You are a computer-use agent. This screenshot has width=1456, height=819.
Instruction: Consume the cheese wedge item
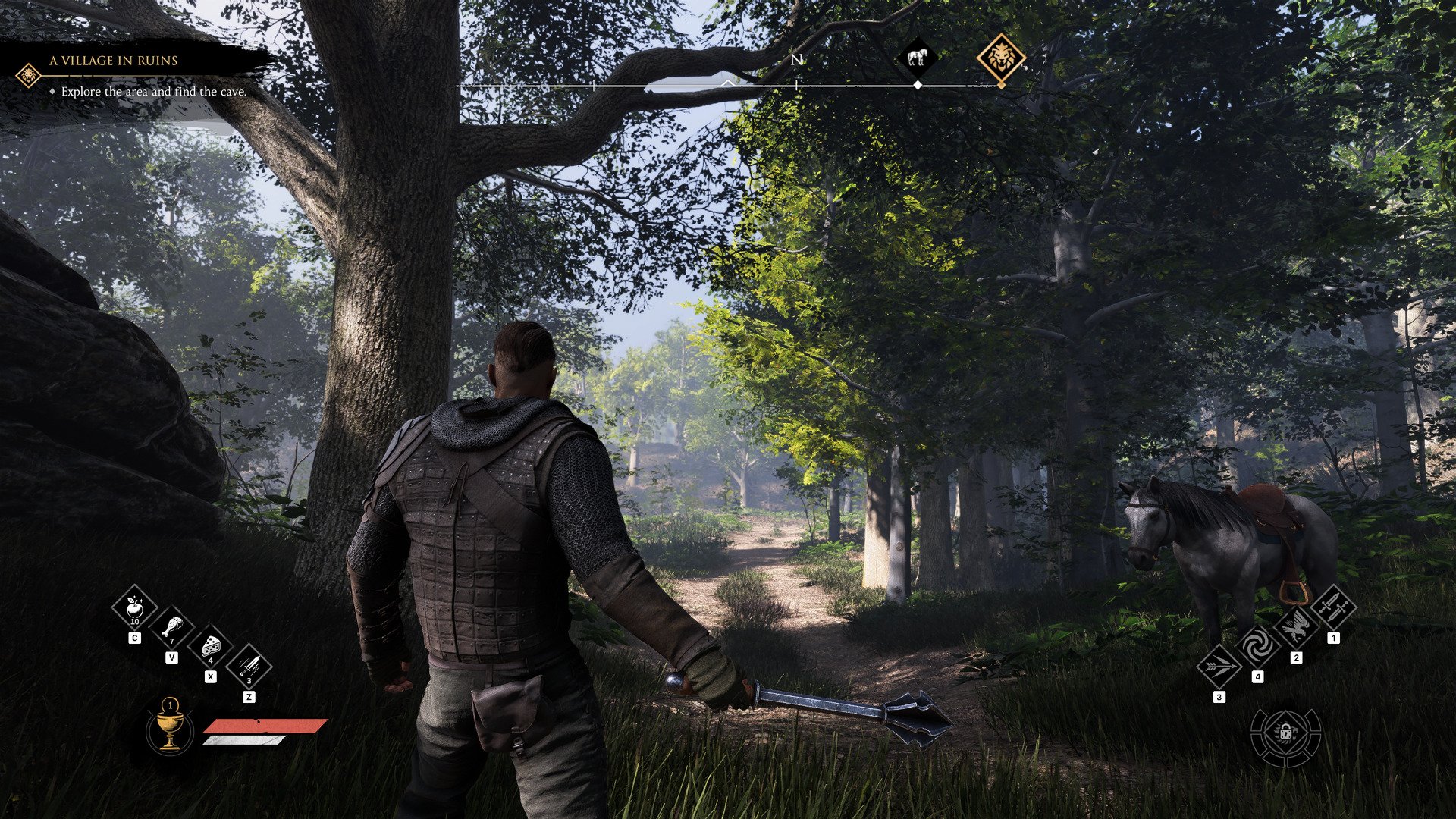(210, 648)
